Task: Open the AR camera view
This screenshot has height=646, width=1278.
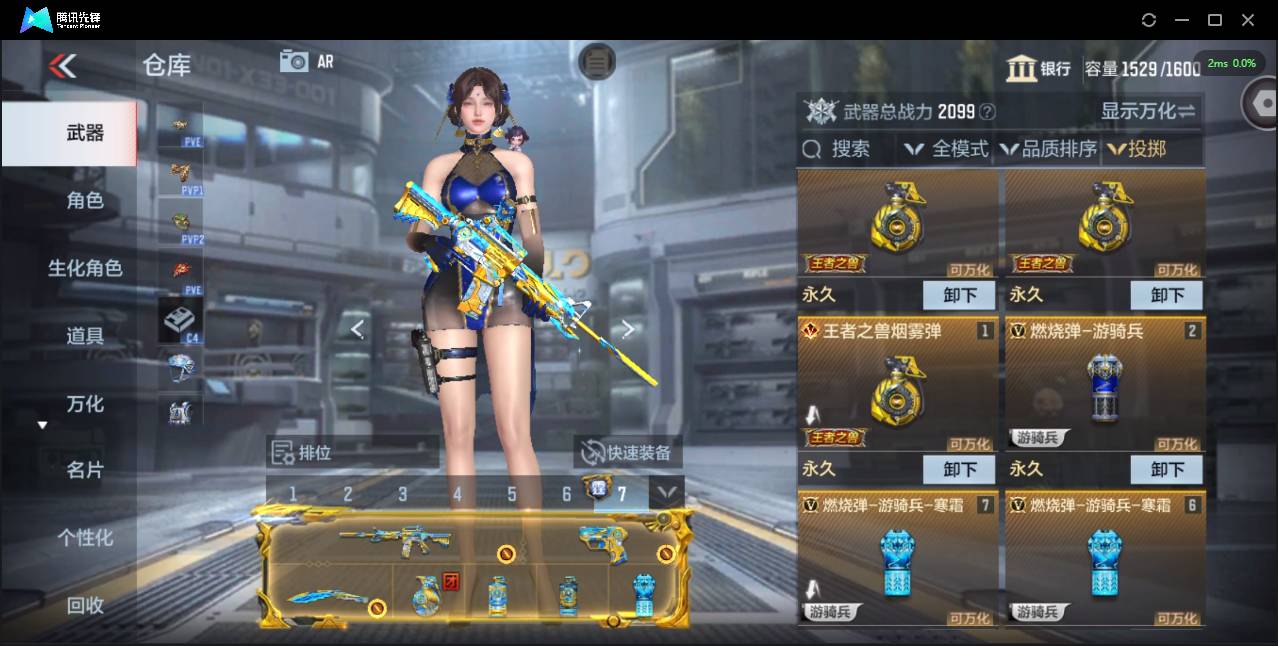Action: click(306, 61)
